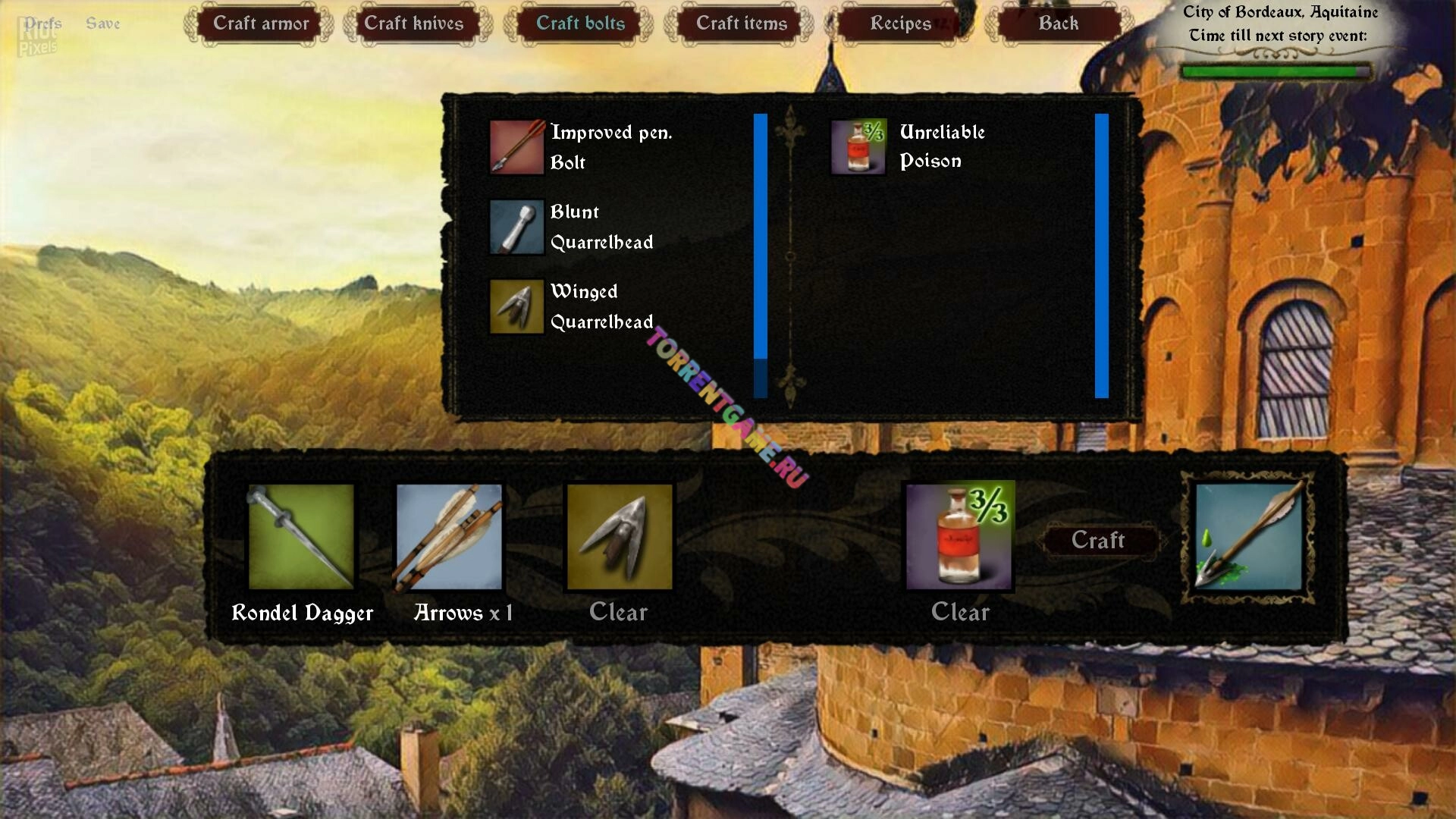Save the game
The height and width of the screenshot is (819, 1456).
[103, 24]
